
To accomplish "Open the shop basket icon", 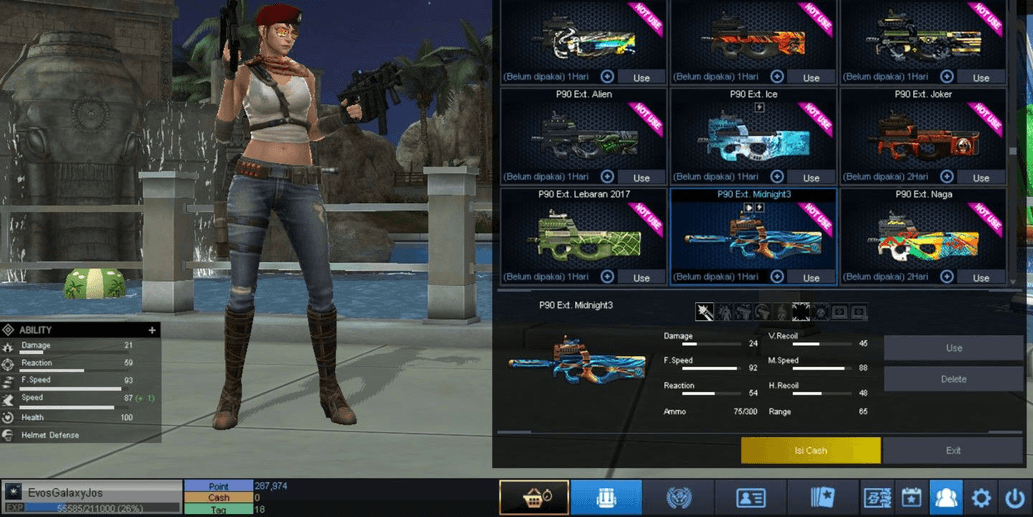I will click(x=534, y=497).
